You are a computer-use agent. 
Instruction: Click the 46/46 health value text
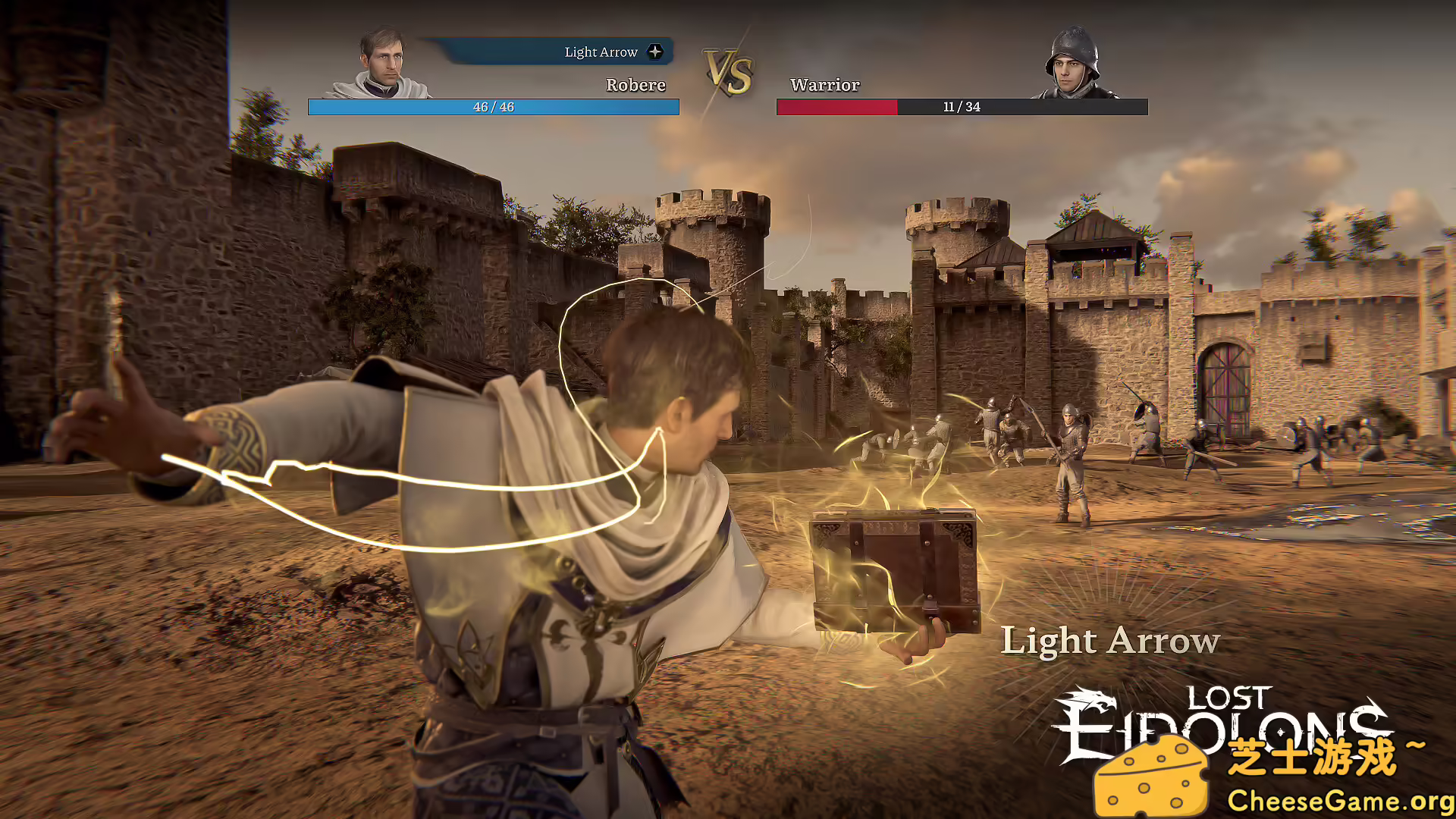coord(493,107)
